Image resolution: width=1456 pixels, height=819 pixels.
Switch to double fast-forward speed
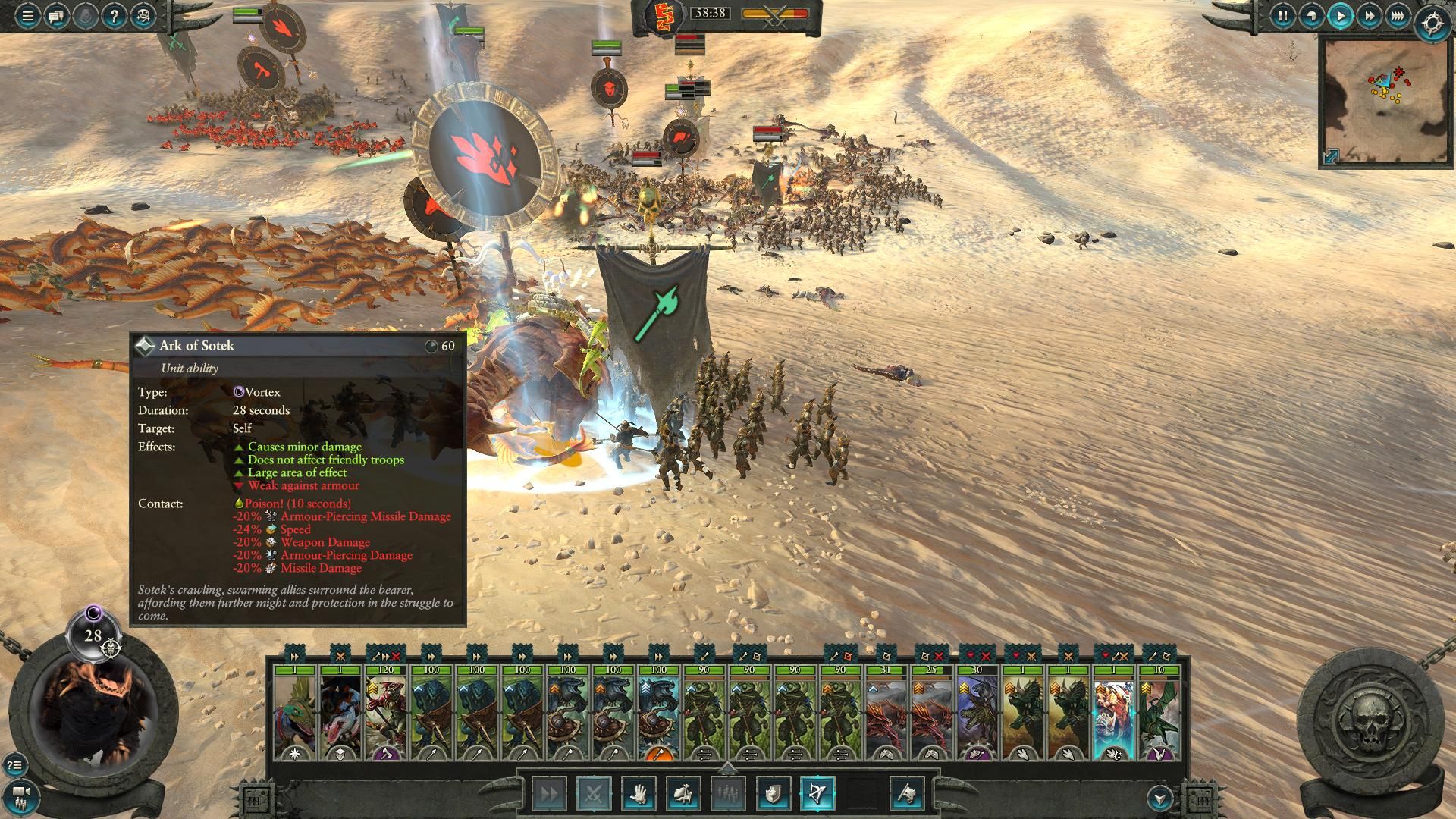1370,15
